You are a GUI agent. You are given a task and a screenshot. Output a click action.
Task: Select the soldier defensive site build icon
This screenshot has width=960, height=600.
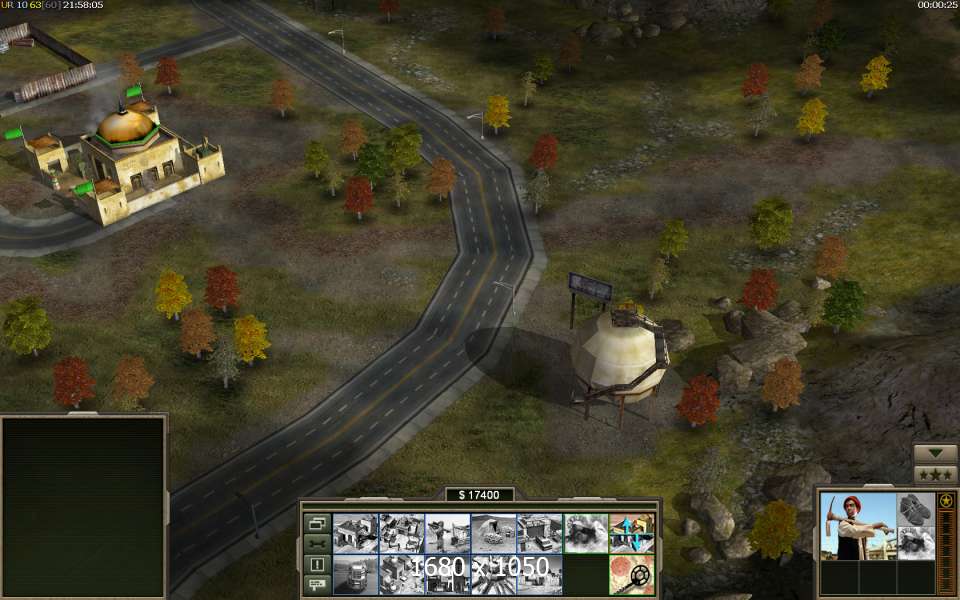tap(448, 533)
